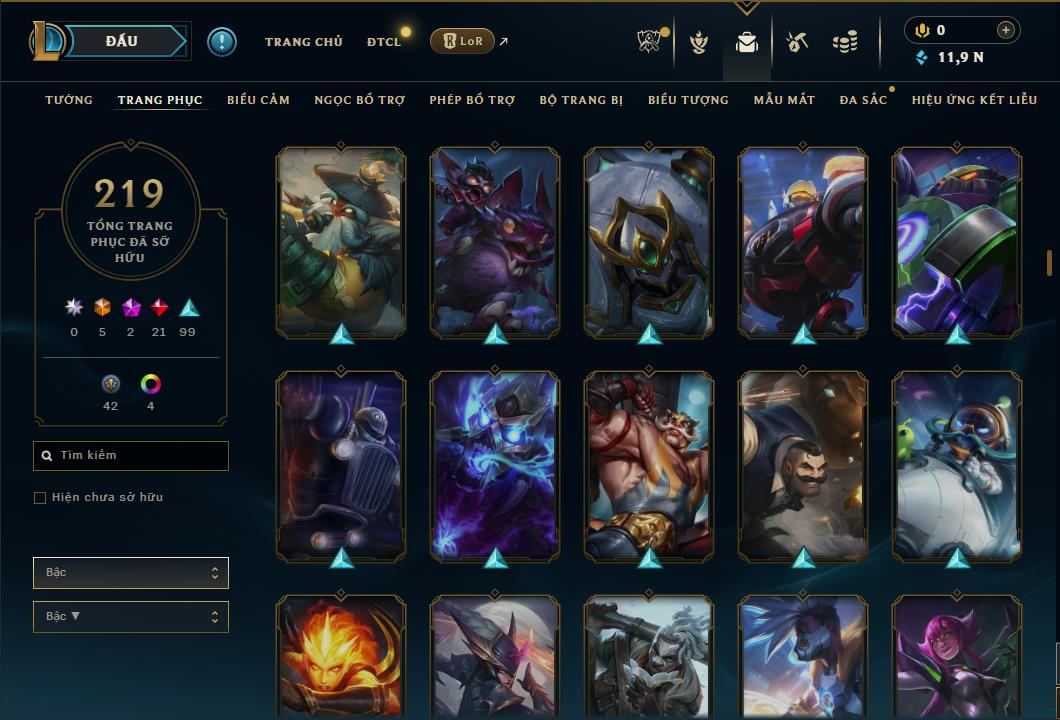Open the BIỂU TƯỢNG tab
Viewport: 1060px width, 720px height.
(x=688, y=100)
